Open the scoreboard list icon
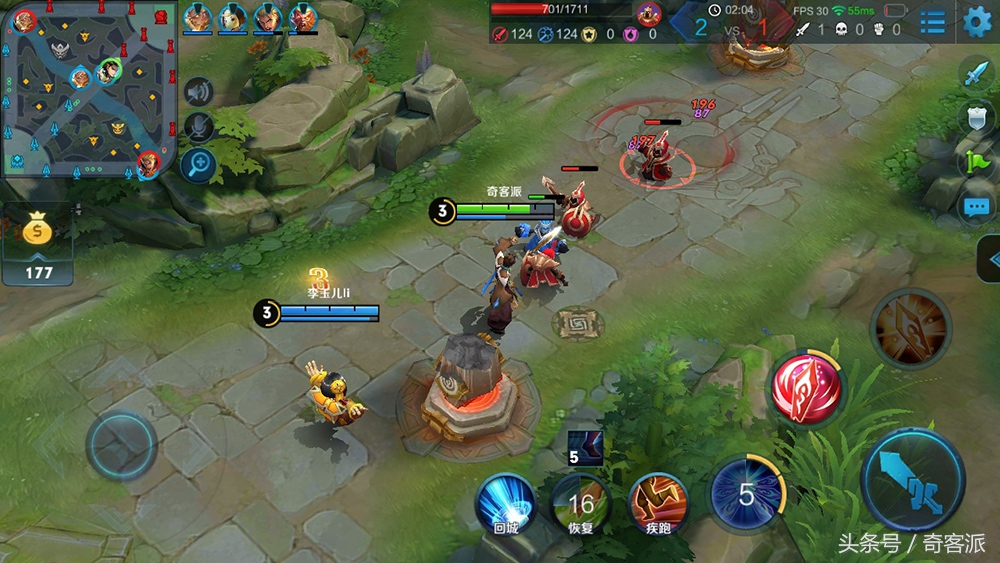1000x563 pixels. (x=932, y=21)
